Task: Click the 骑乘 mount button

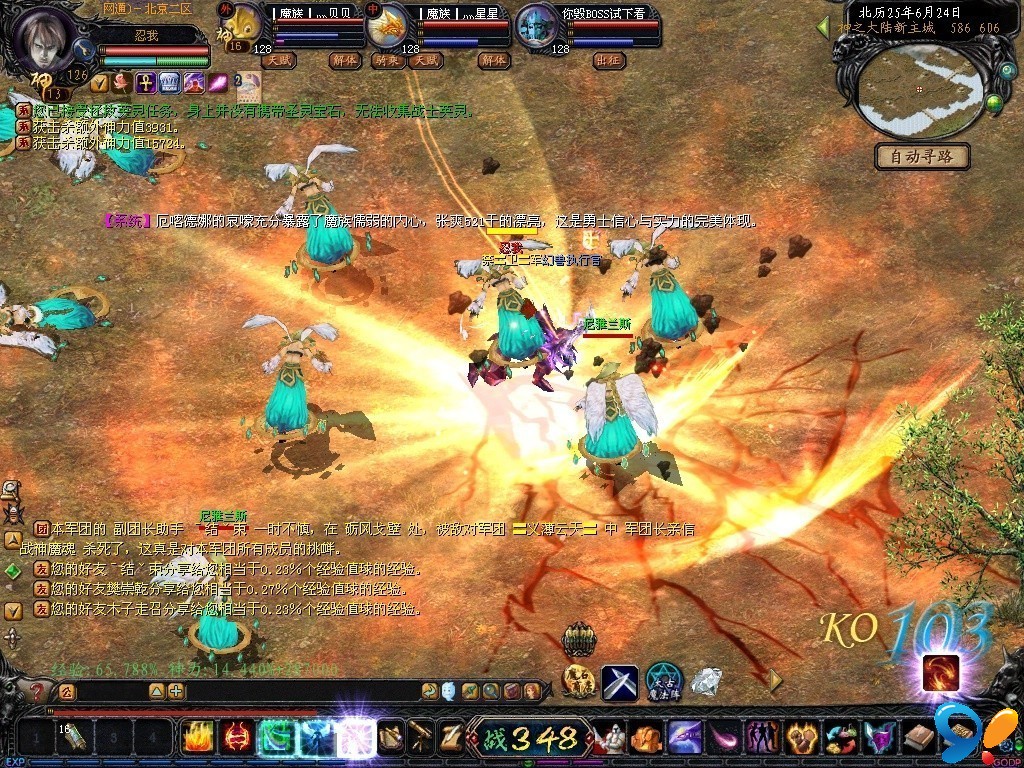Action: (x=386, y=60)
